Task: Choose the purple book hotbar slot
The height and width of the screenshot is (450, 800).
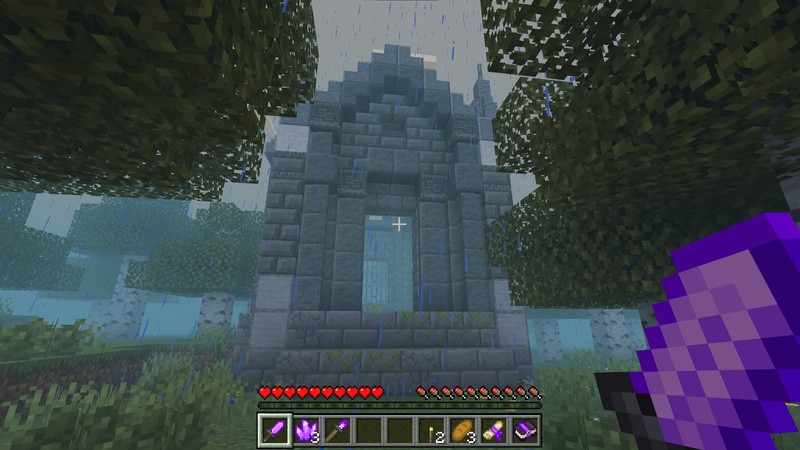Action: [x=524, y=431]
